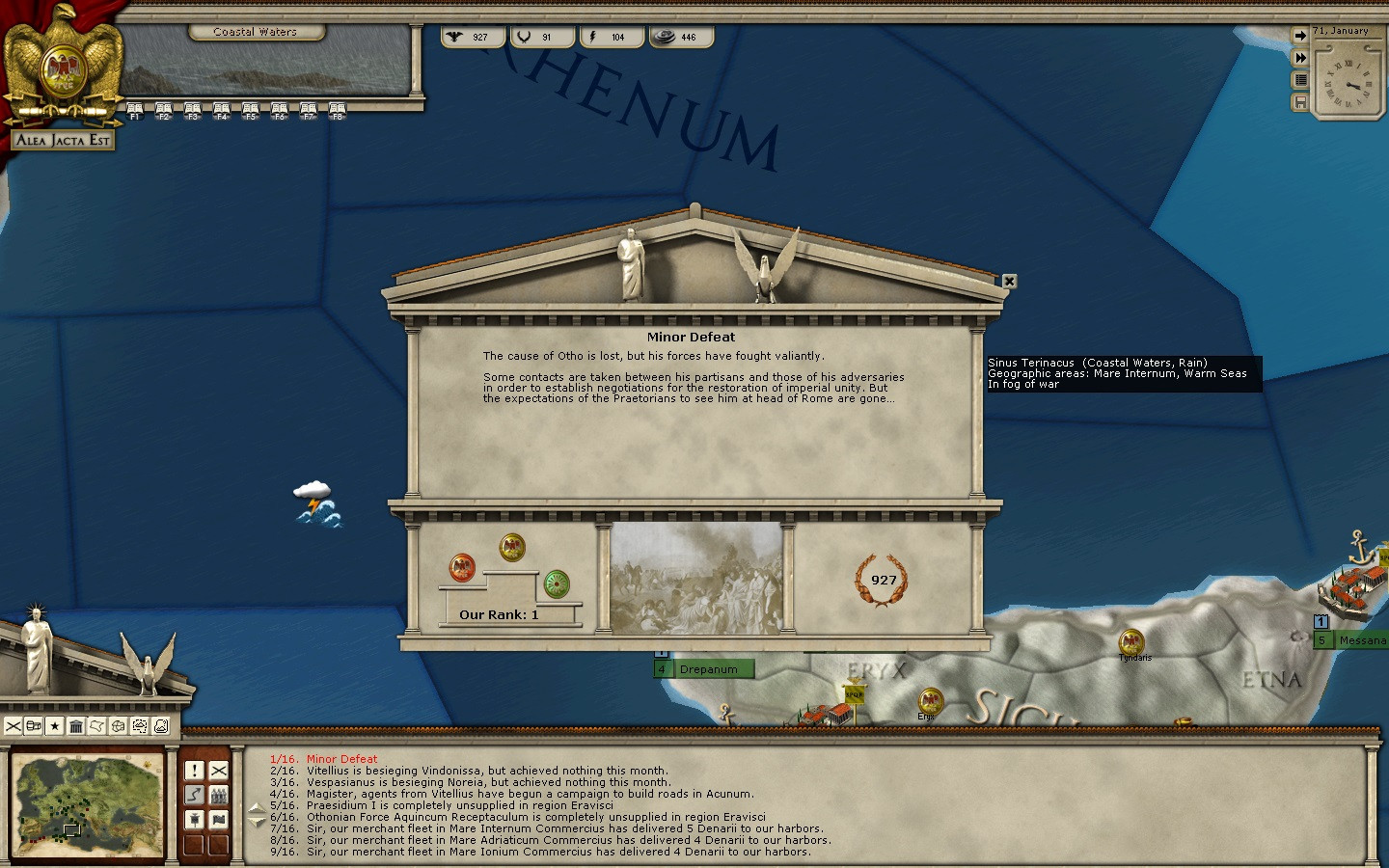
Task: Click the double-arrow fast forward button
Action: pos(1300,58)
